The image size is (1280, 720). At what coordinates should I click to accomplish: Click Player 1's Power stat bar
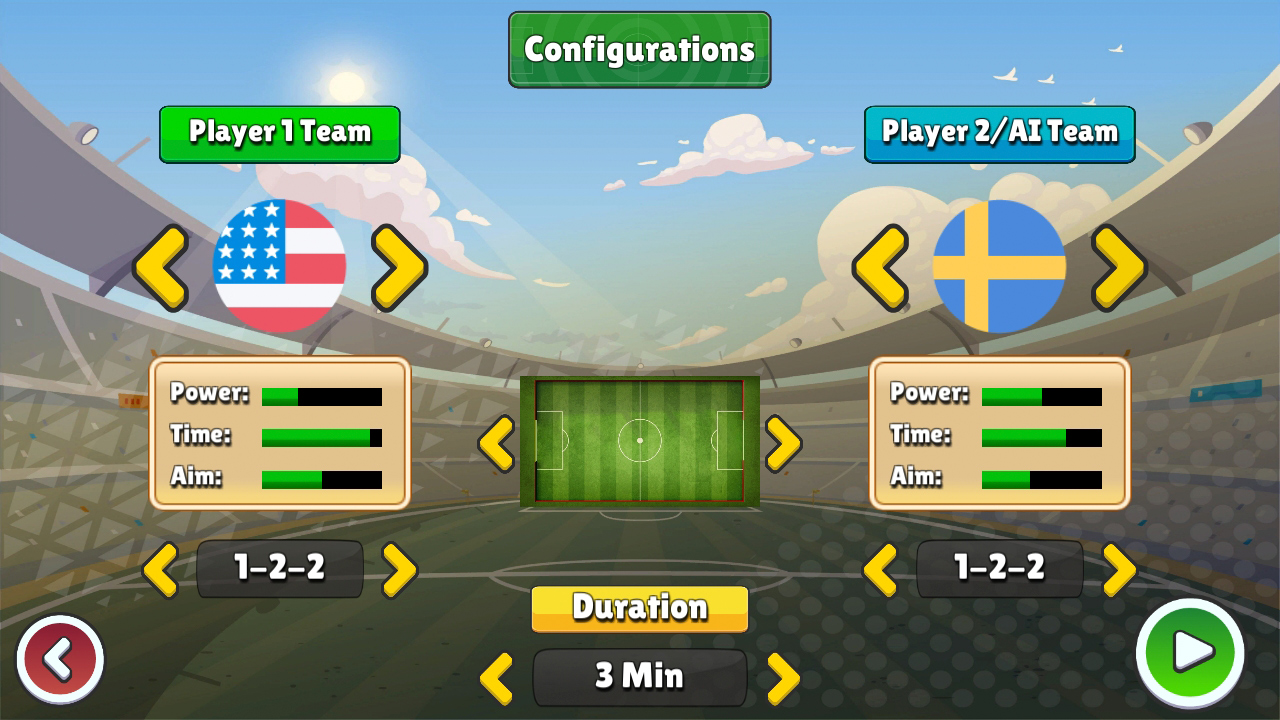[320, 396]
